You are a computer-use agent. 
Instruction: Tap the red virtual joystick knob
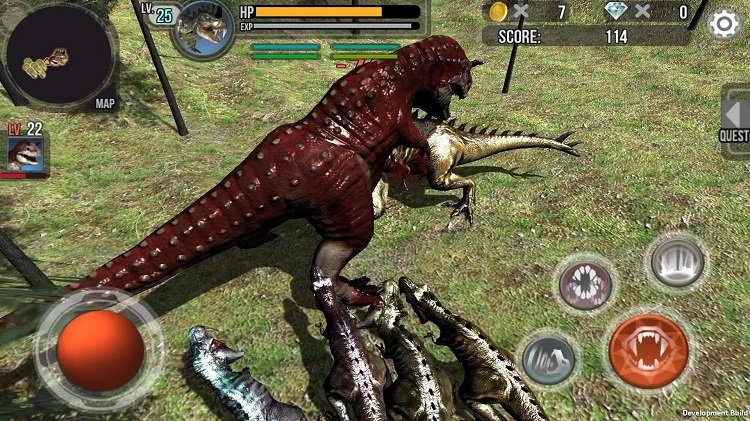click(99, 350)
